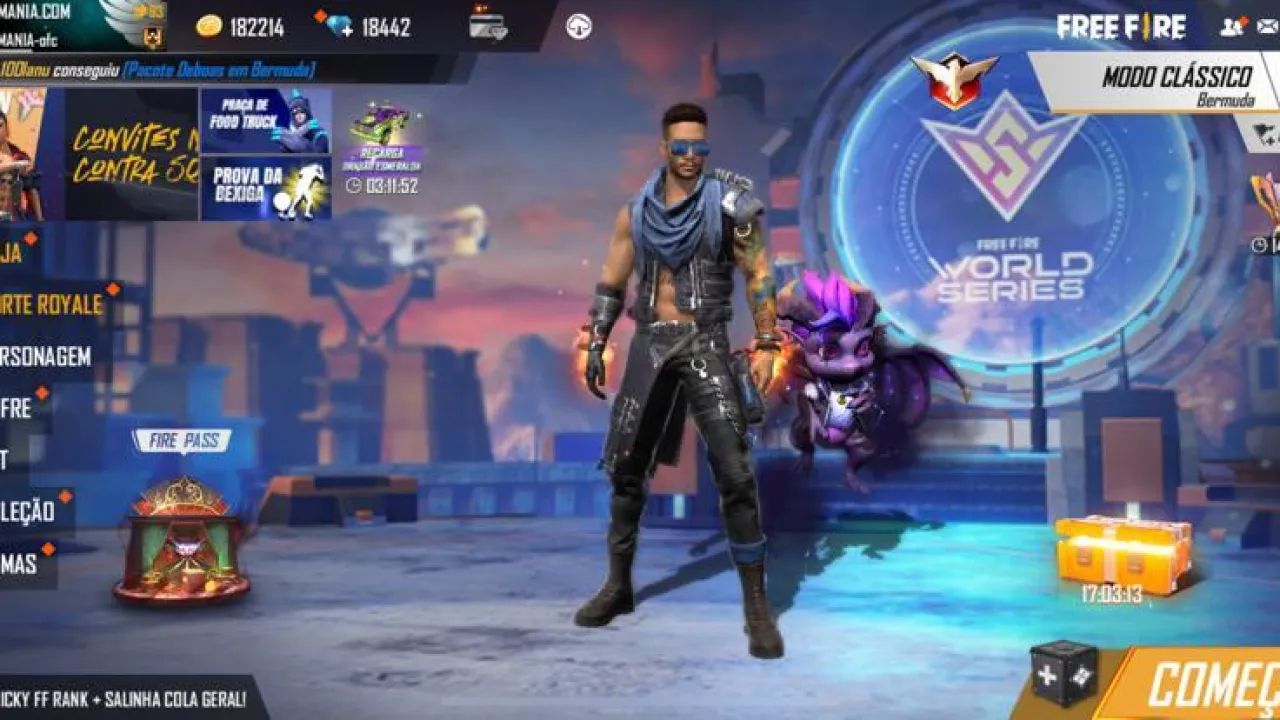This screenshot has height=720, width=1280.
Task: Open the mail/messages icon top right
Action: tap(1265, 27)
